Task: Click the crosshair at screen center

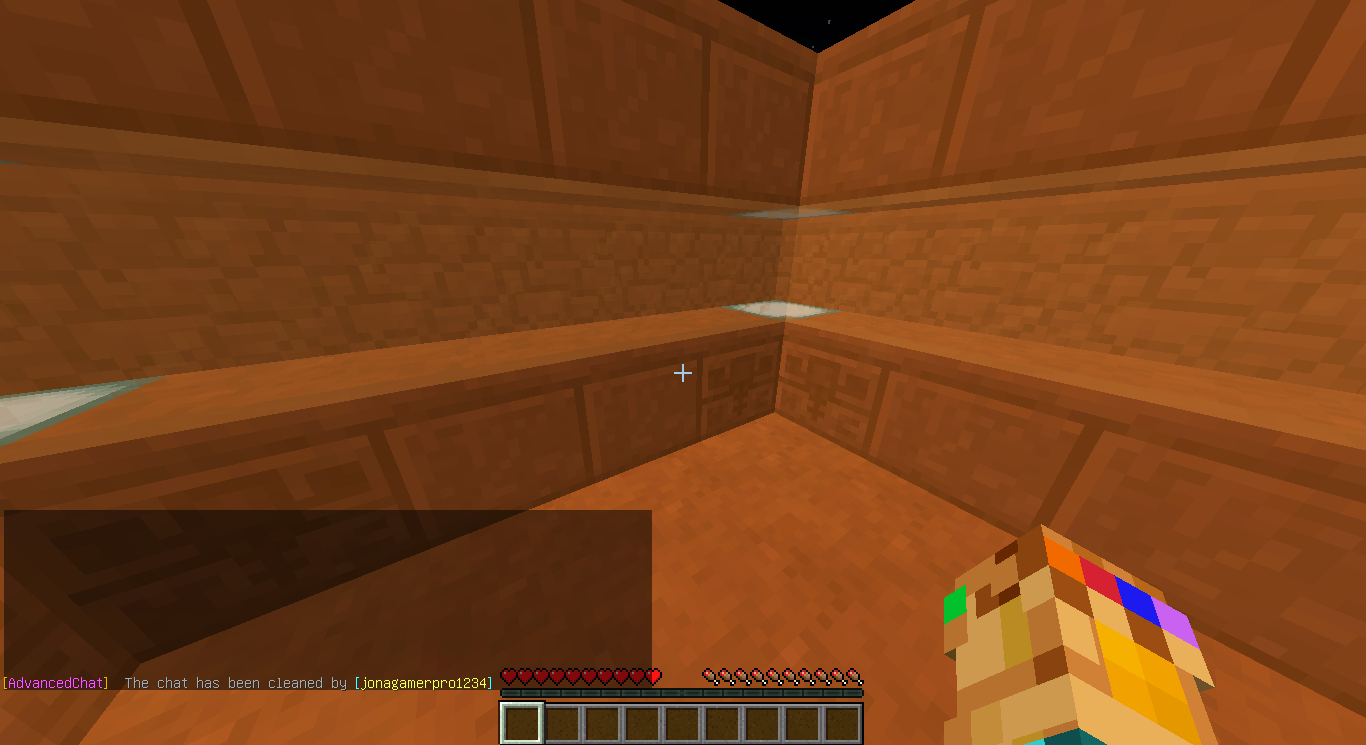Action: (x=683, y=373)
